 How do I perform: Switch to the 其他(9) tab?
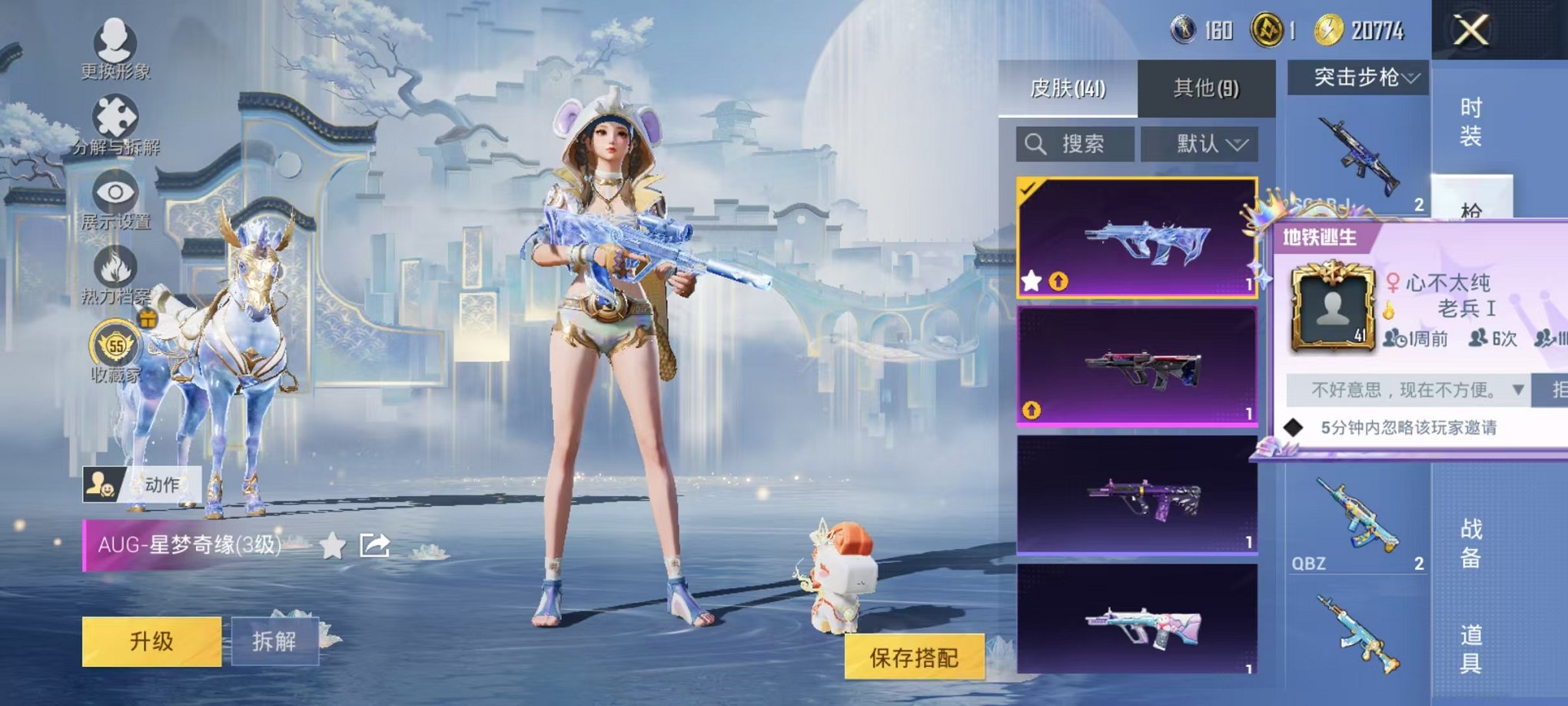click(x=1204, y=88)
